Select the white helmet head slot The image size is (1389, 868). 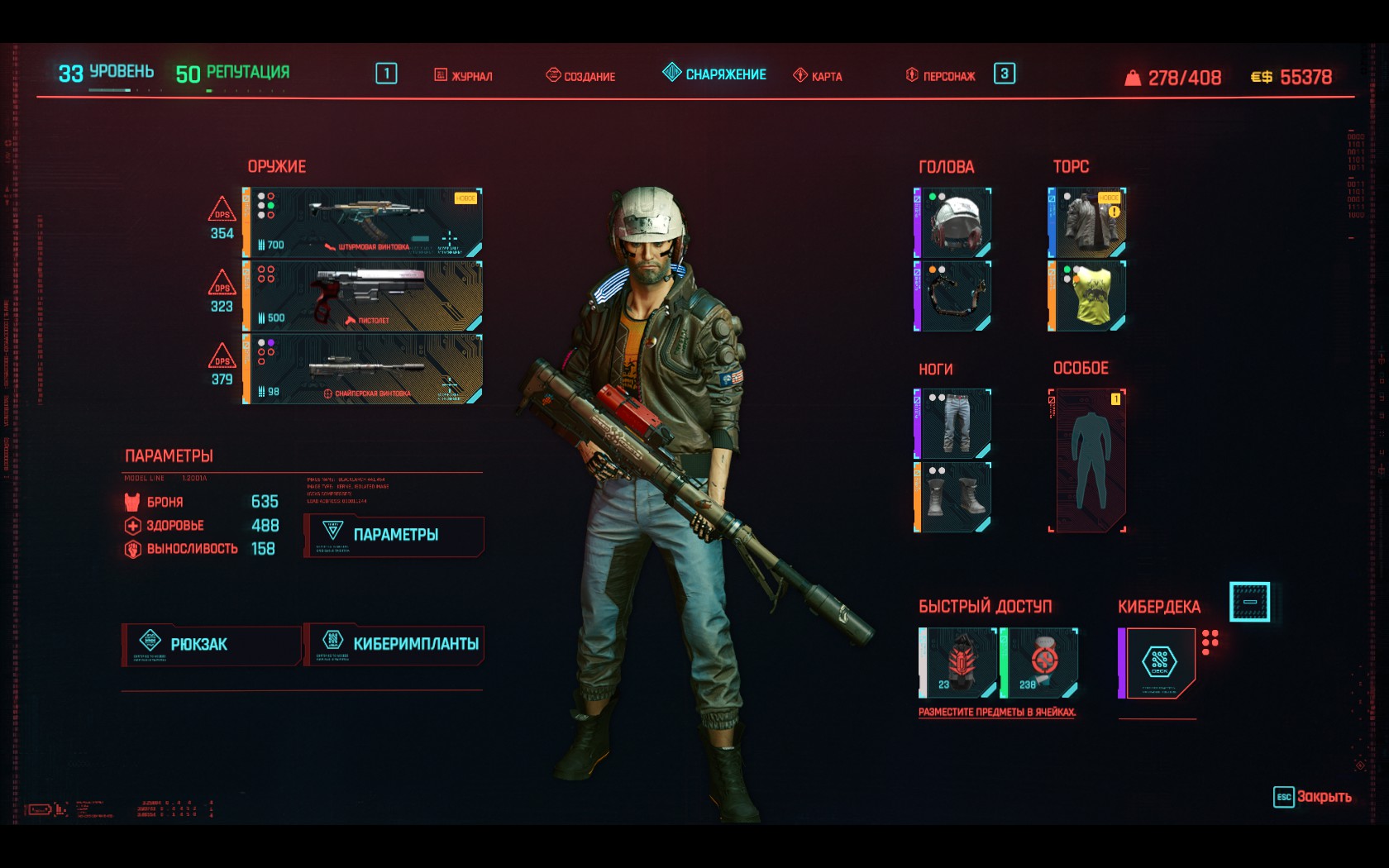[x=952, y=222]
